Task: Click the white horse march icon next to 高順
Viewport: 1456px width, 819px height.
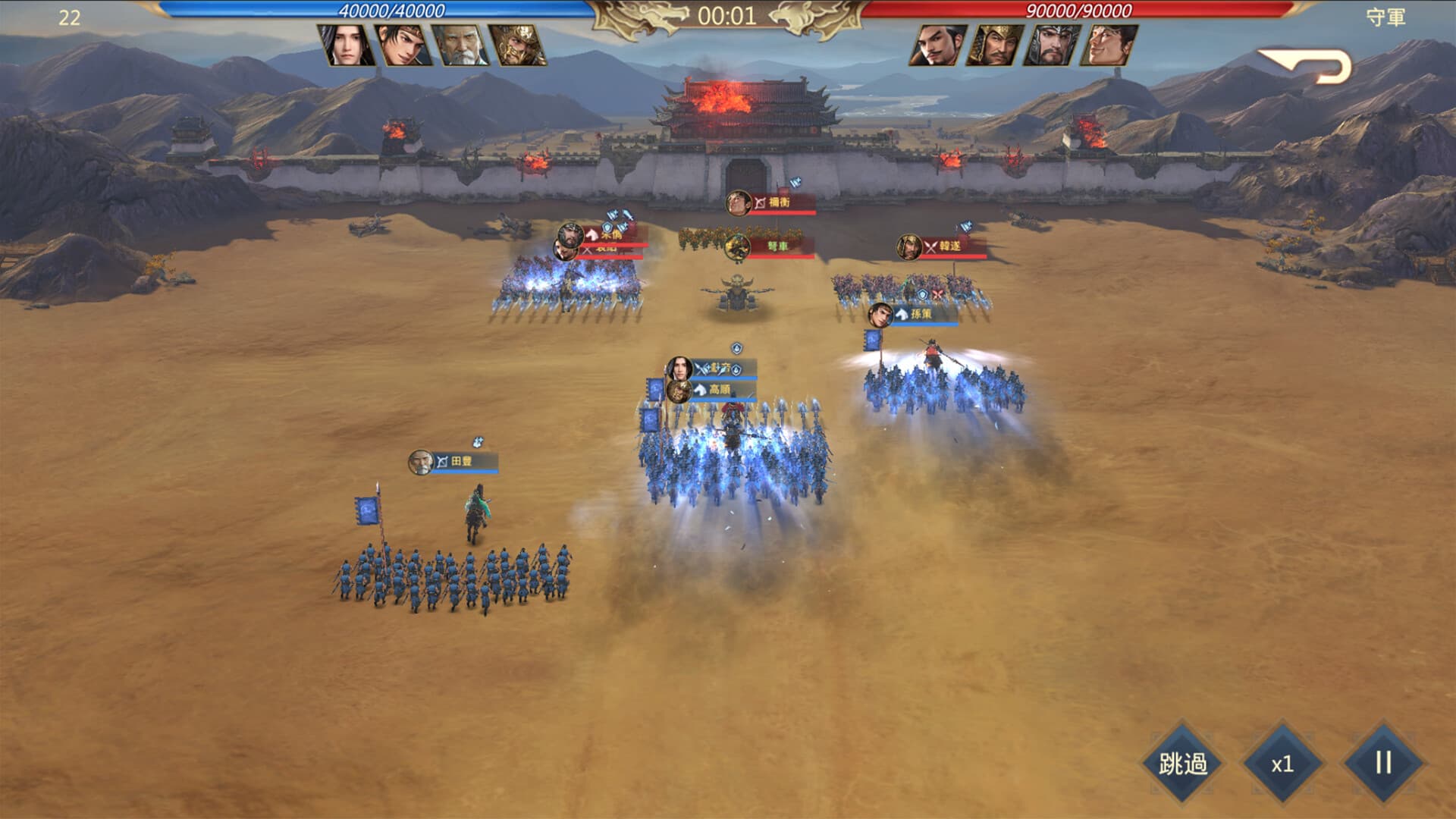Action: 701,389
